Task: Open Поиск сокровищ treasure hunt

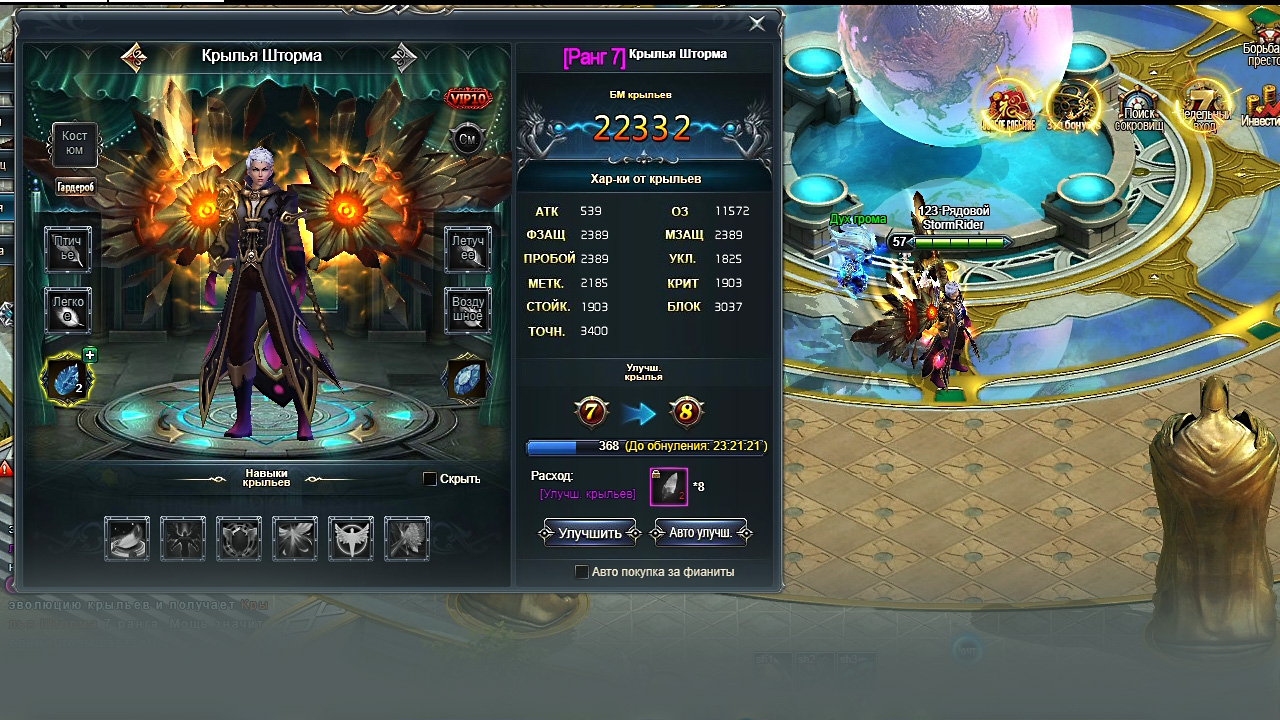Action: 1137,108
